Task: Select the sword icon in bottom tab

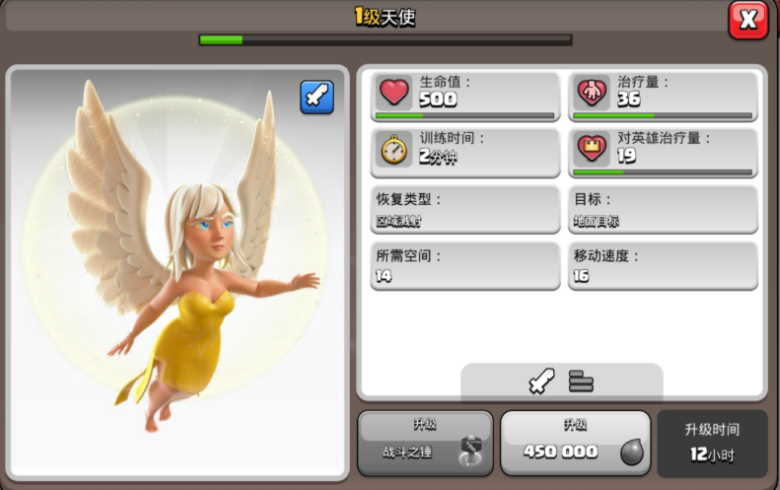Action: coord(541,381)
